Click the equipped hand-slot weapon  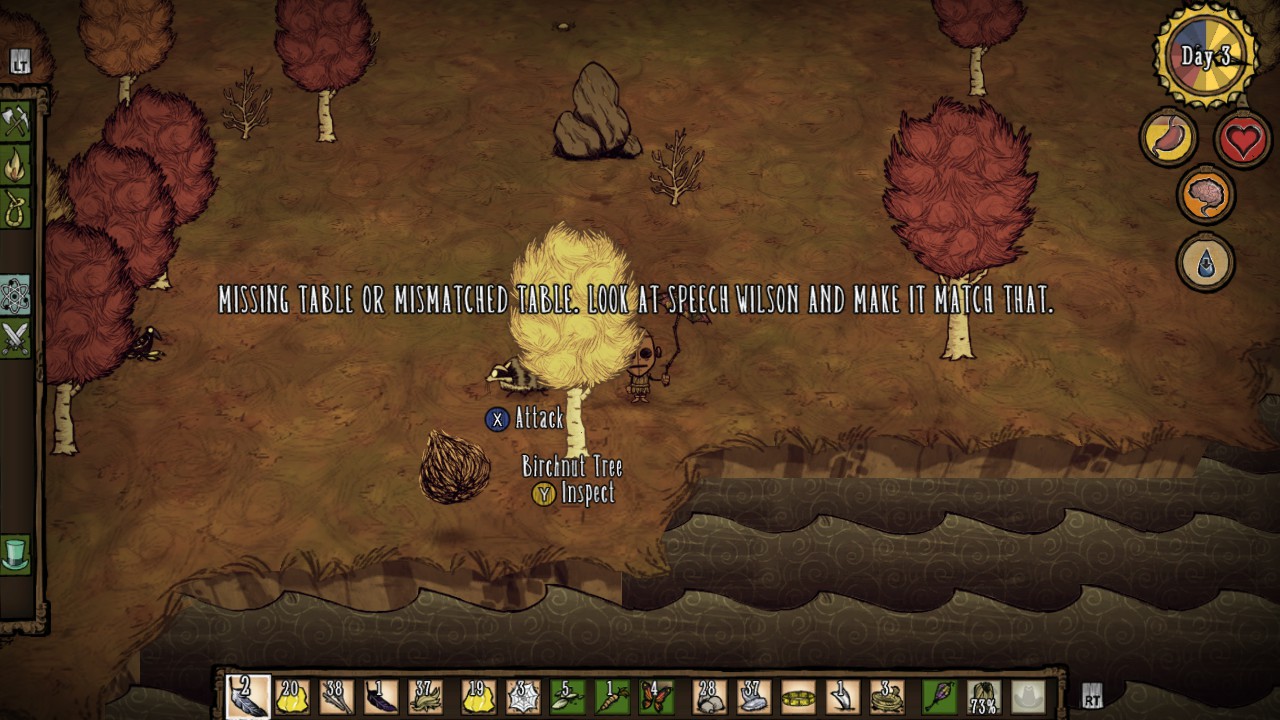tap(940, 696)
